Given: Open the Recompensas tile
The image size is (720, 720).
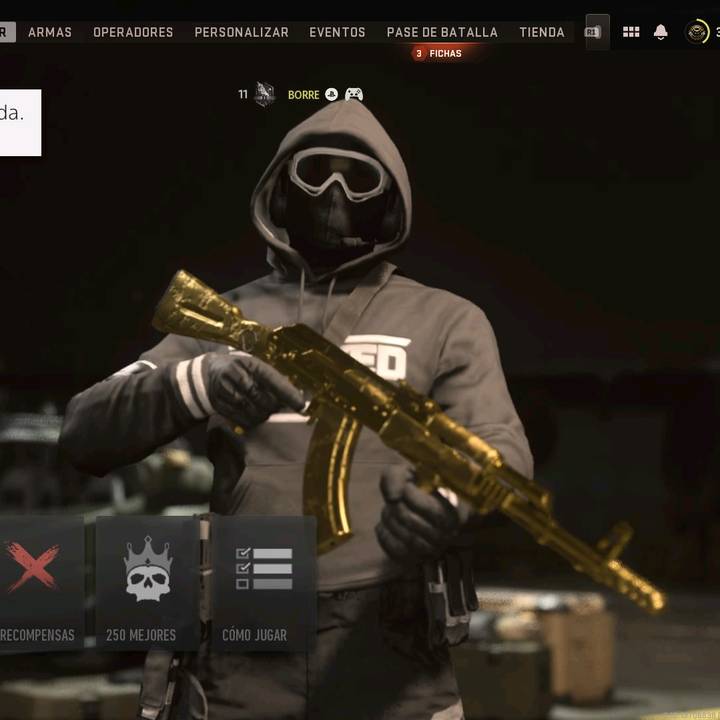Looking at the screenshot, I should 37,585.
